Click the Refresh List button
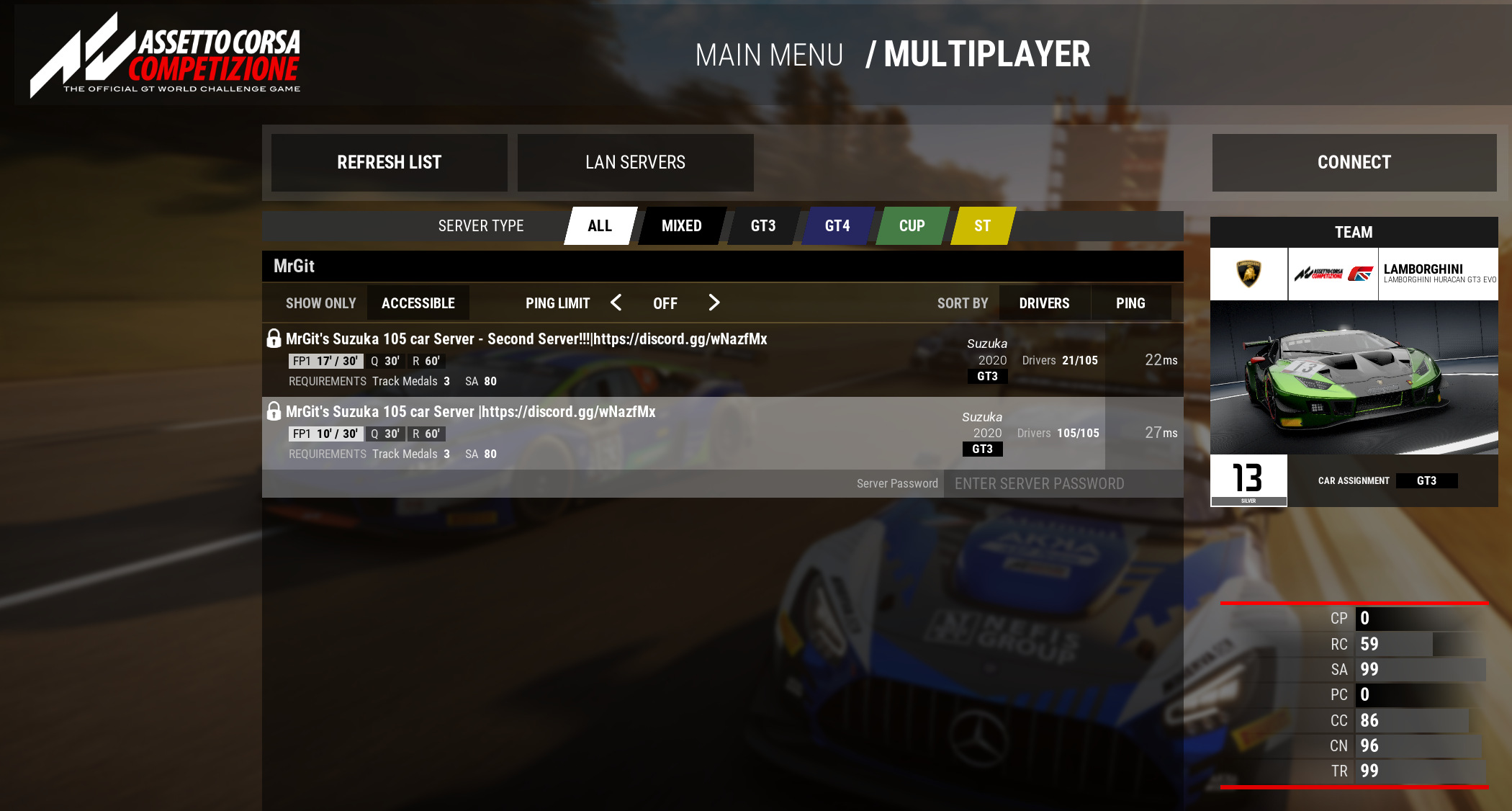The width and height of the screenshot is (1512, 811). pyautogui.click(x=389, y=163)
